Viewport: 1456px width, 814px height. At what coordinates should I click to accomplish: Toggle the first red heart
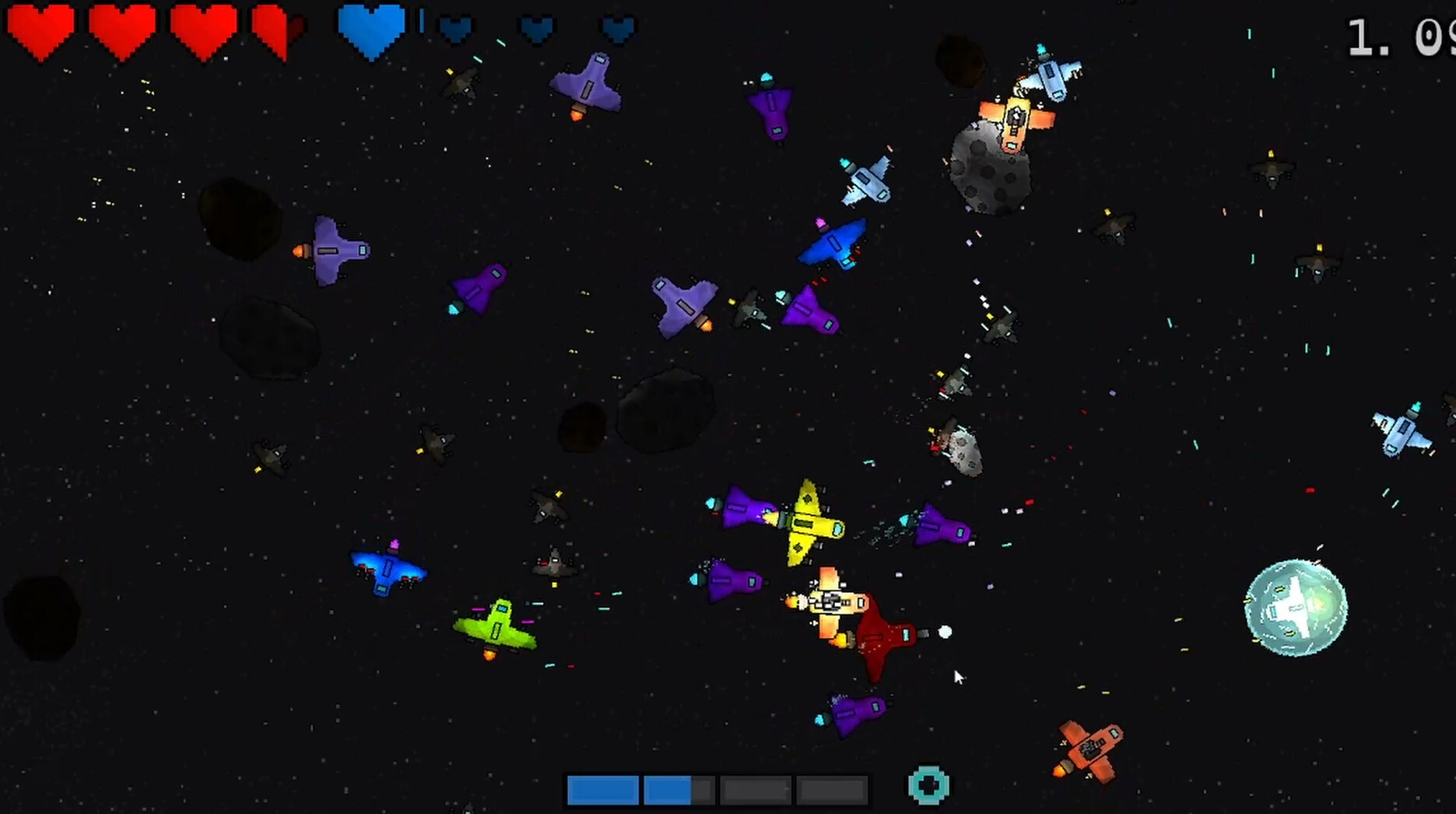(x=39, y=31)
